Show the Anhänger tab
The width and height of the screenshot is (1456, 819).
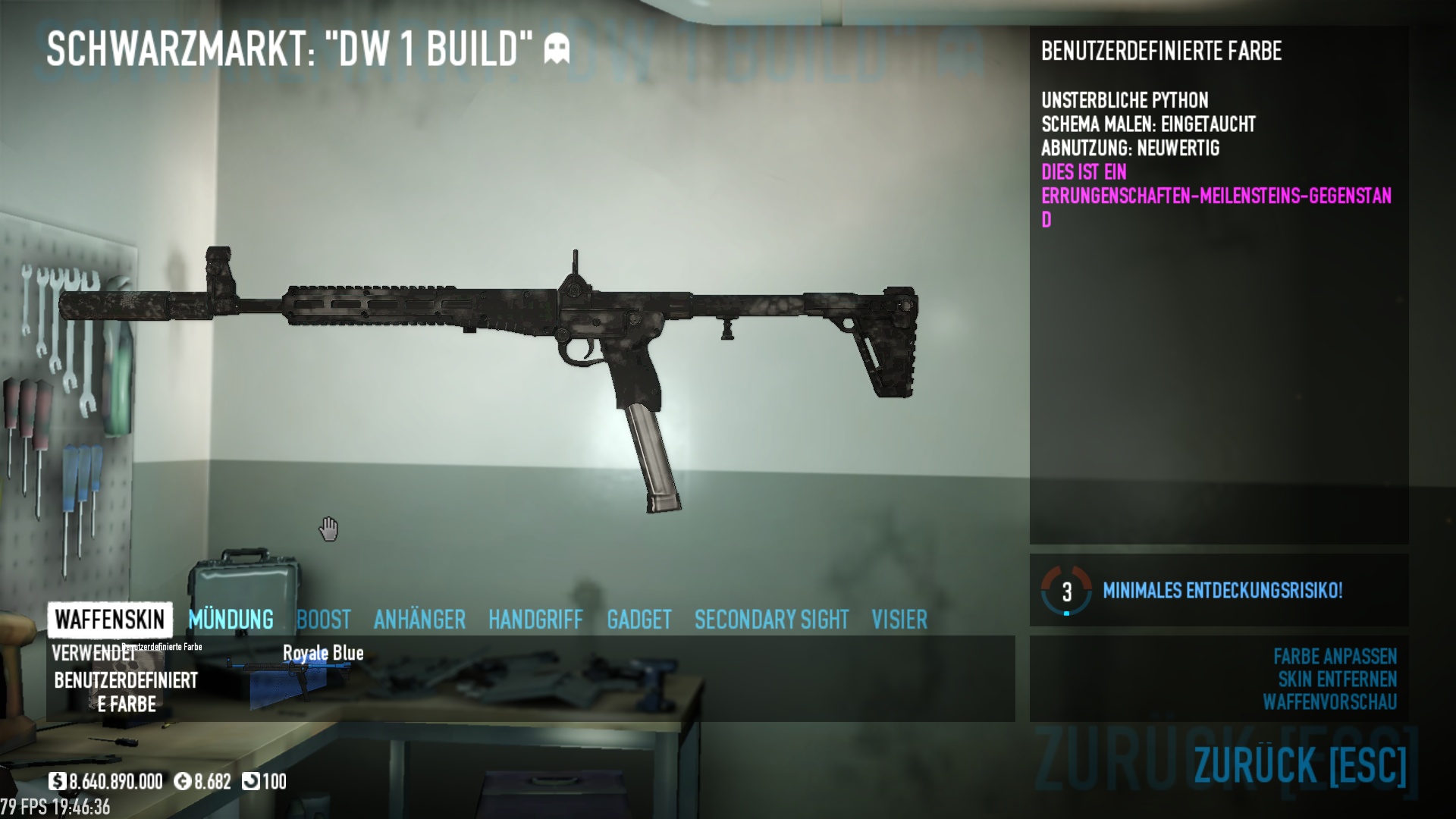(419, 620)
